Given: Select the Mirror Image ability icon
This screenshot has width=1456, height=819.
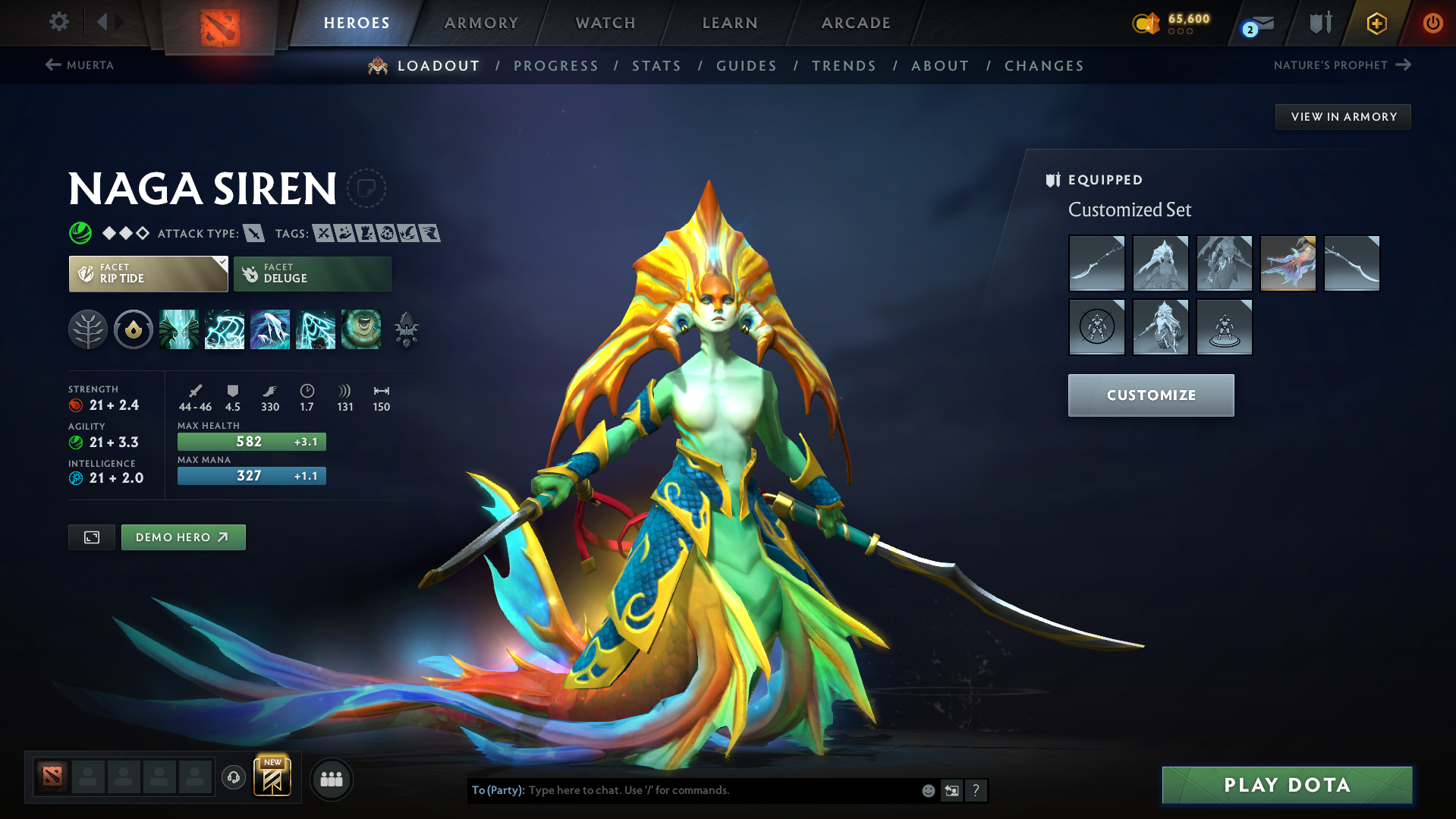Looking at the screenshot, I should (179, 329).
